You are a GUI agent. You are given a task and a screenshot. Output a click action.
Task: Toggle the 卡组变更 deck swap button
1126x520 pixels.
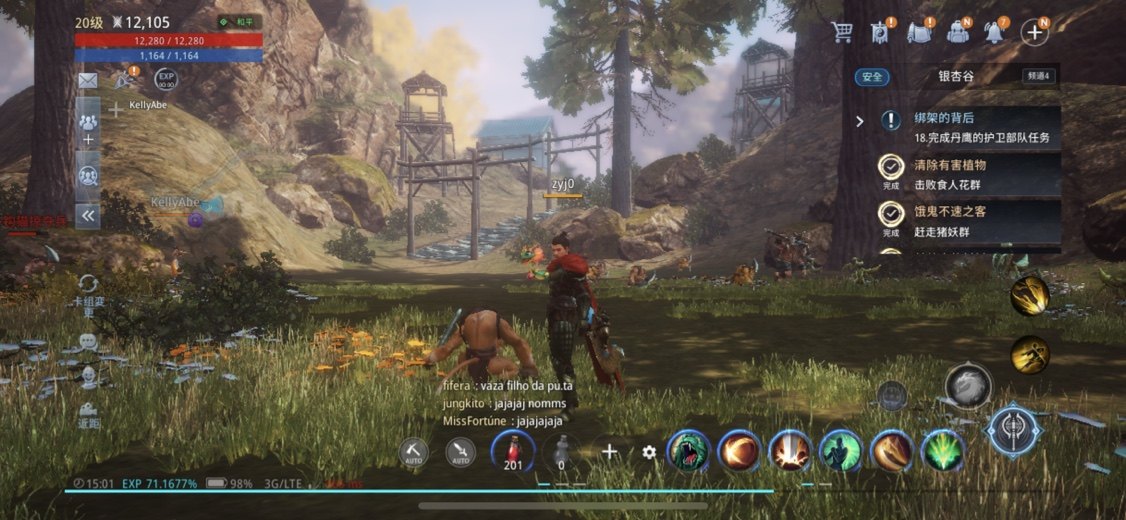coord(88,291)
